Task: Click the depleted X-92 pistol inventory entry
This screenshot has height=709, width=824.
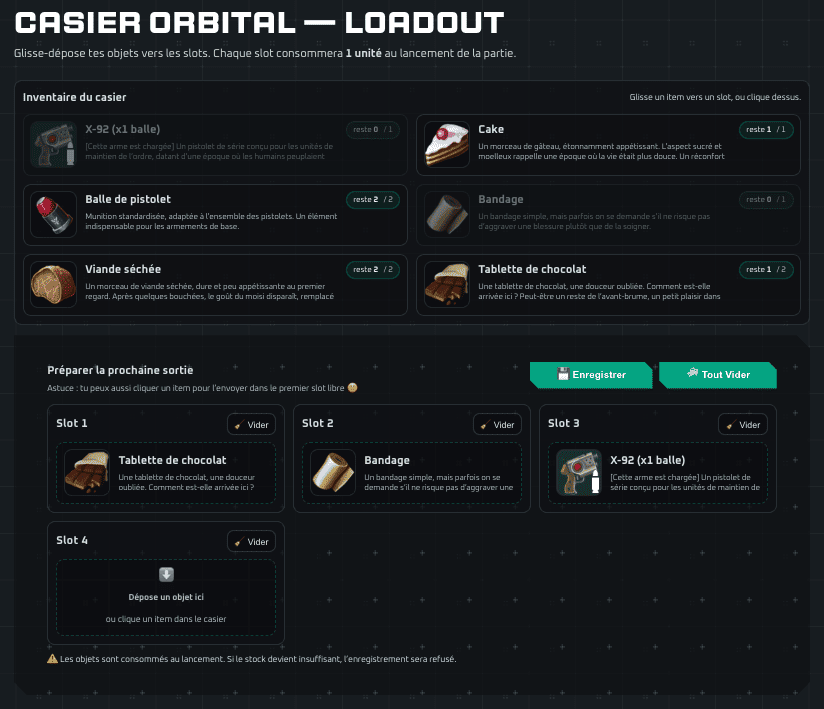Action: pos(215,145)
